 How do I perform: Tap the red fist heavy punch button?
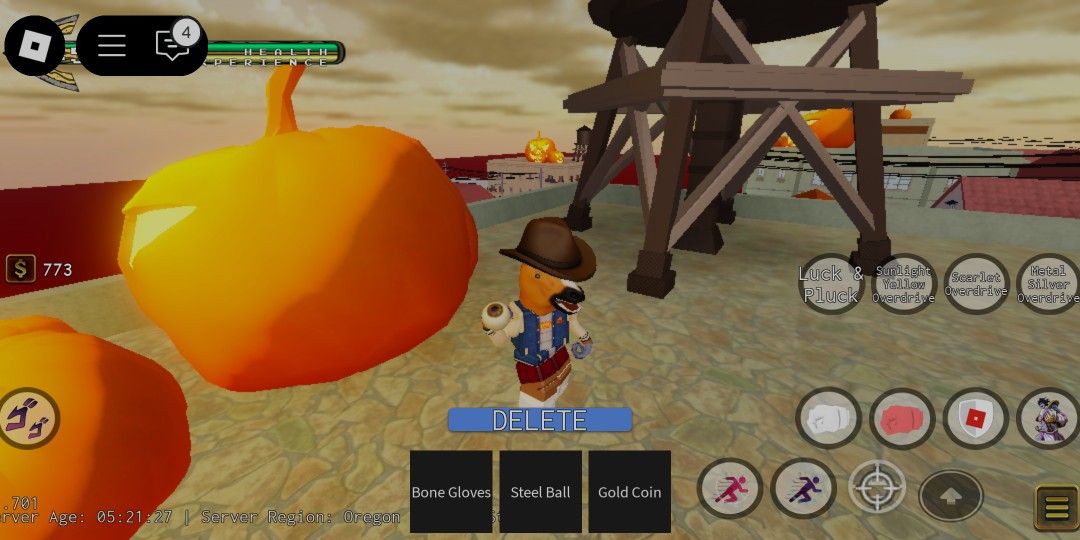click(x=902, y=418)
